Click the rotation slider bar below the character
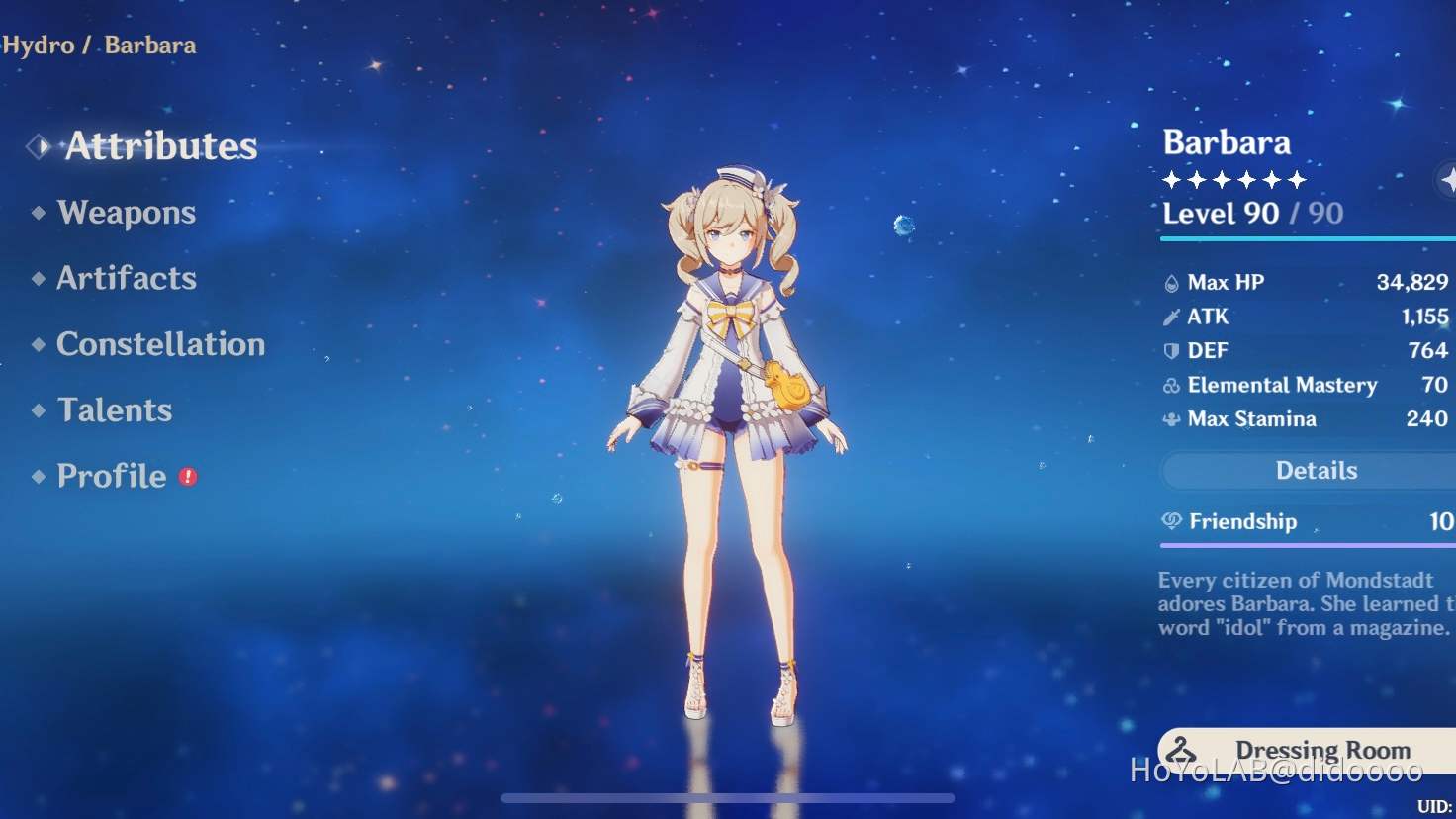This screenshot has height=819, width=1456. (727, 799)
